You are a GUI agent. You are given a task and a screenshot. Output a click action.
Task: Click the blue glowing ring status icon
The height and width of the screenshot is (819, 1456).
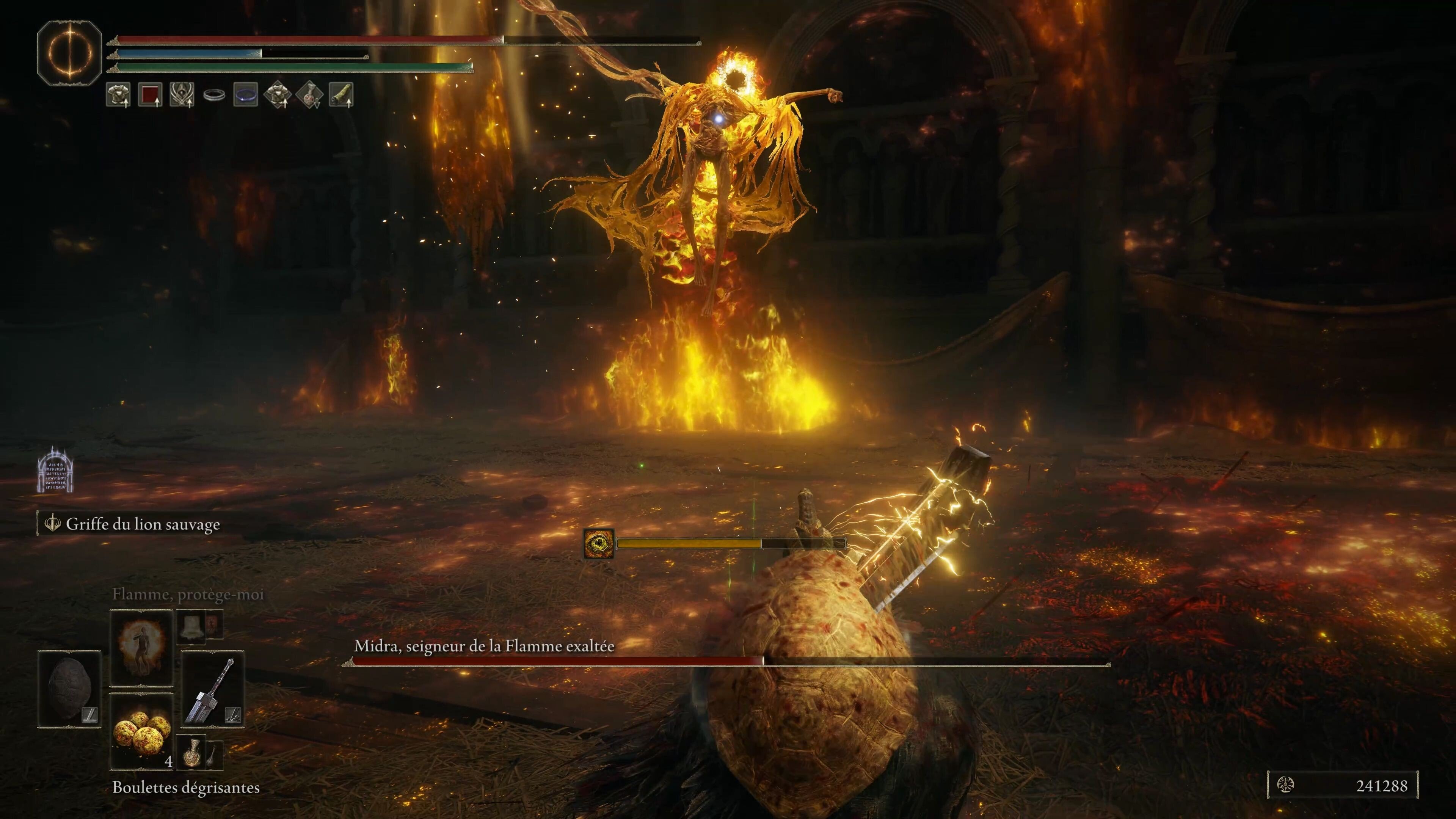pos(245,94)
